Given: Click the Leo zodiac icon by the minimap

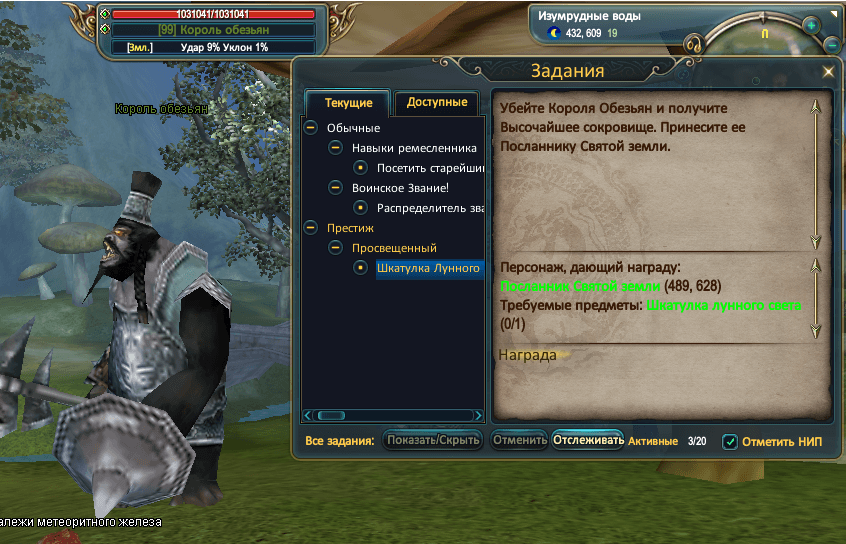Looking at the screenshot, I should (x=692, y=43).
